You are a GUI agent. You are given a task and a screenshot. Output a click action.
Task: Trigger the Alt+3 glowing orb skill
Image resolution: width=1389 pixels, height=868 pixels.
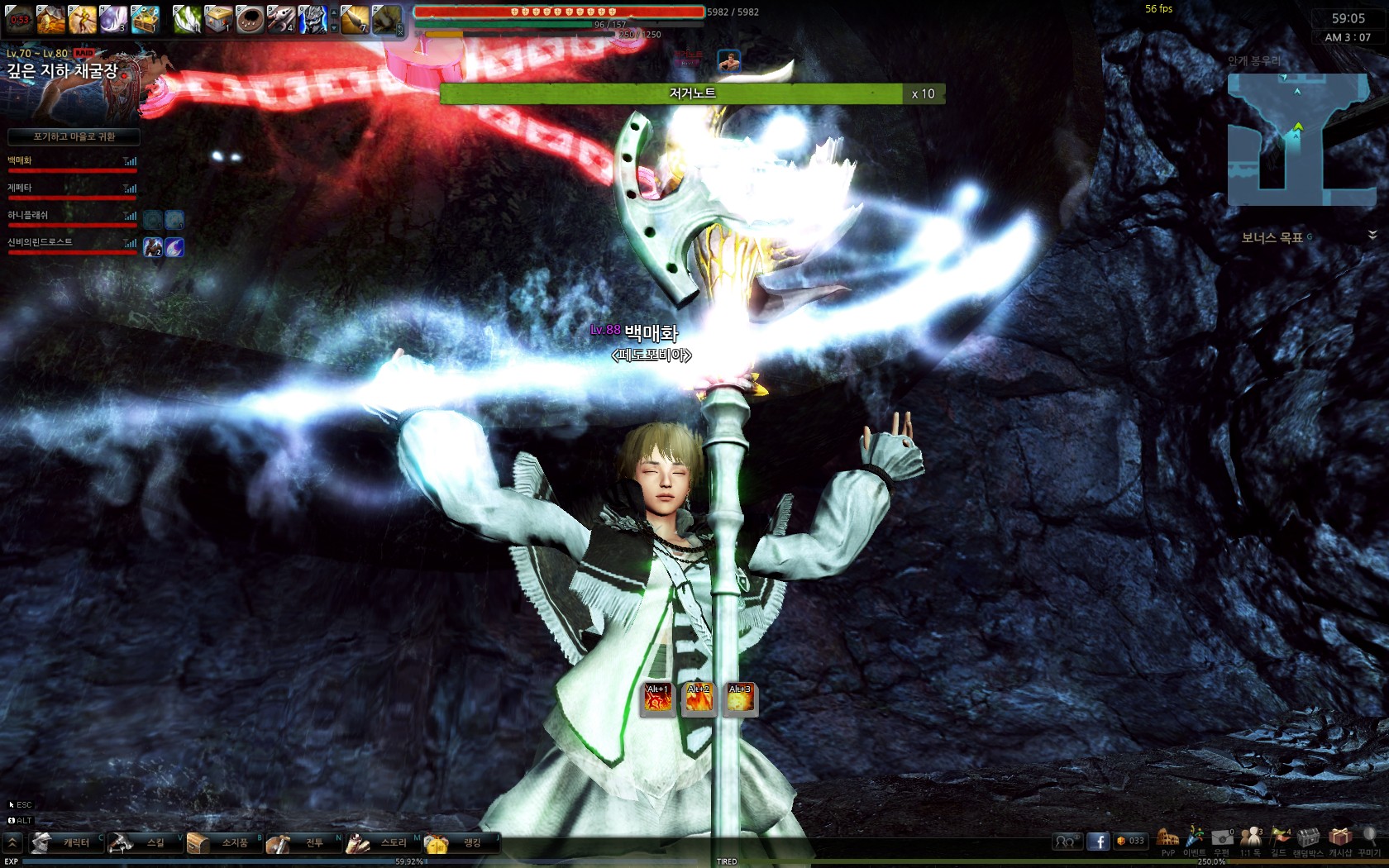pyautogui.click(x=740, y=699)
